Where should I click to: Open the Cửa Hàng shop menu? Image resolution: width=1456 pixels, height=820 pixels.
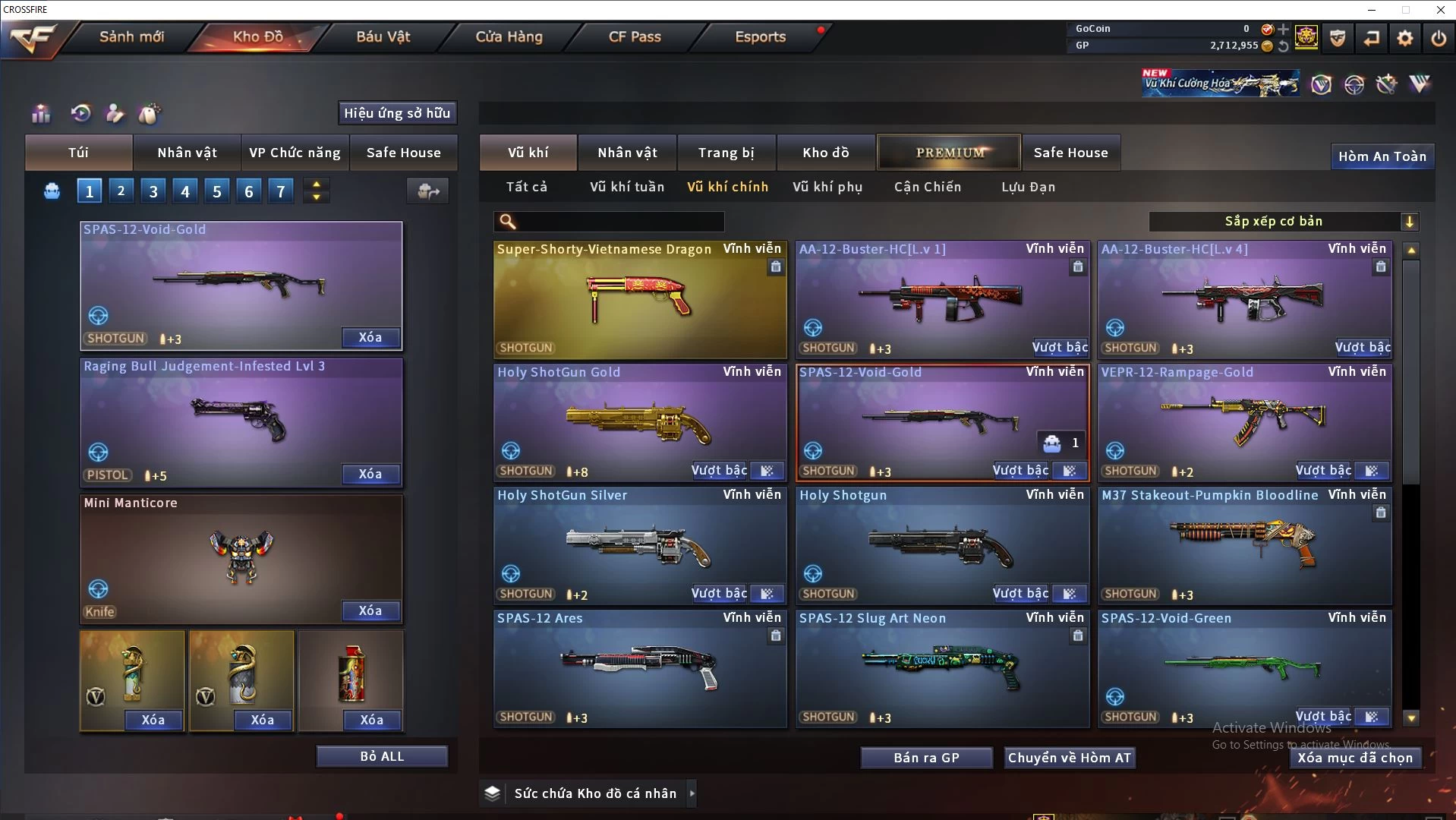[x=509, y=36]
